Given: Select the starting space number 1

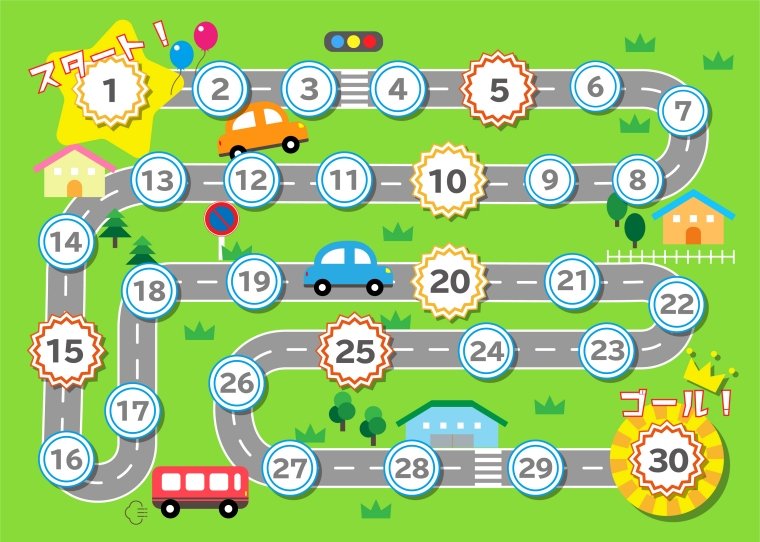Looking at the screenshot, I should 110,89.
